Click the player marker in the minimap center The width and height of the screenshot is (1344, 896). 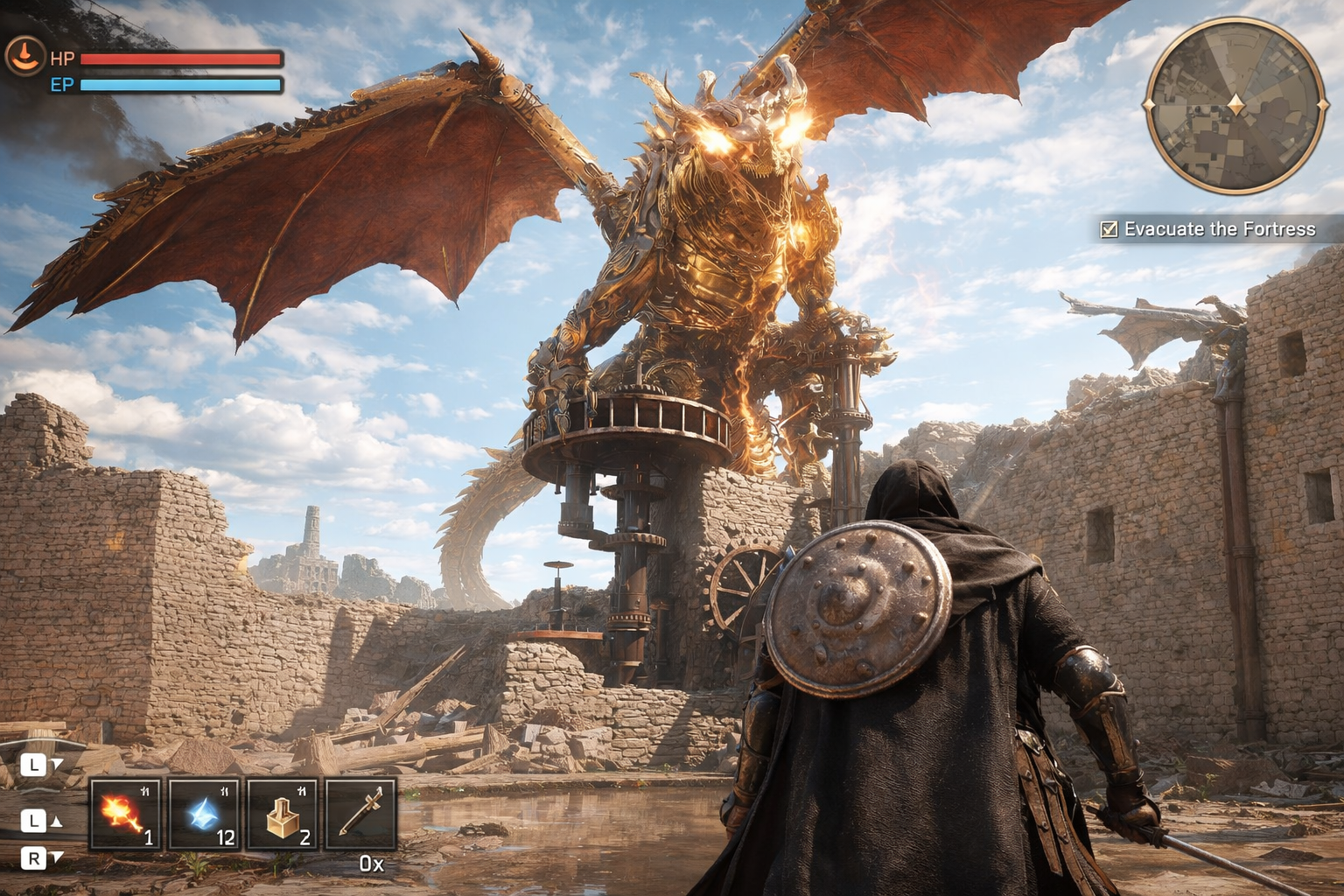1235,105
